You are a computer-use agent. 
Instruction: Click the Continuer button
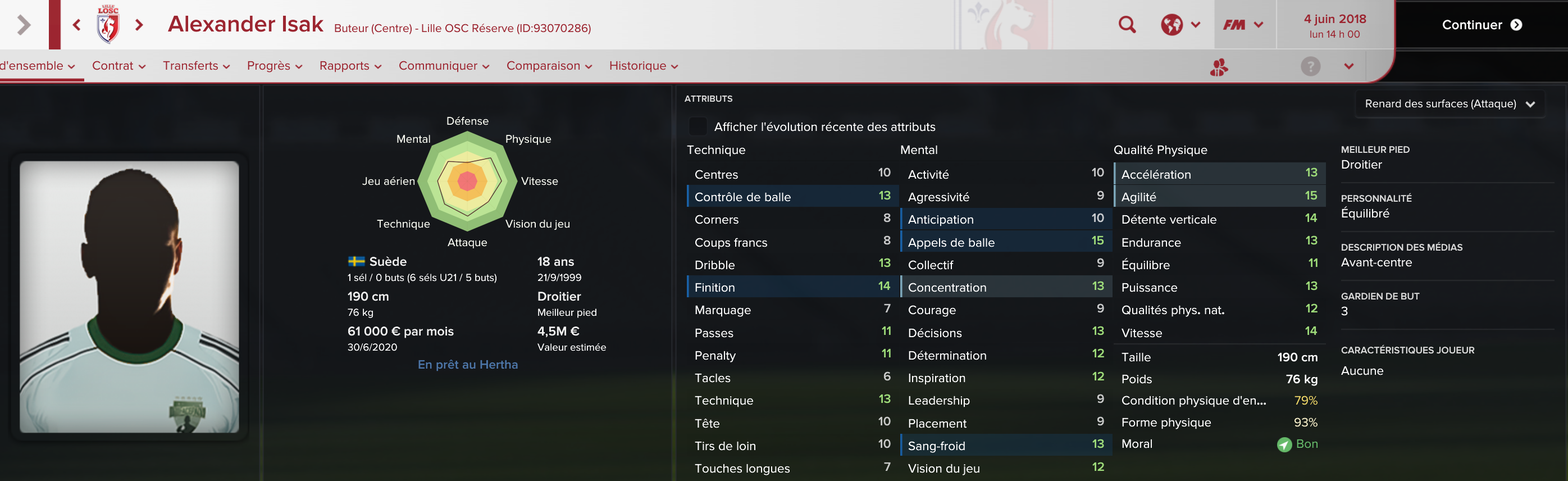[1481, 25]
